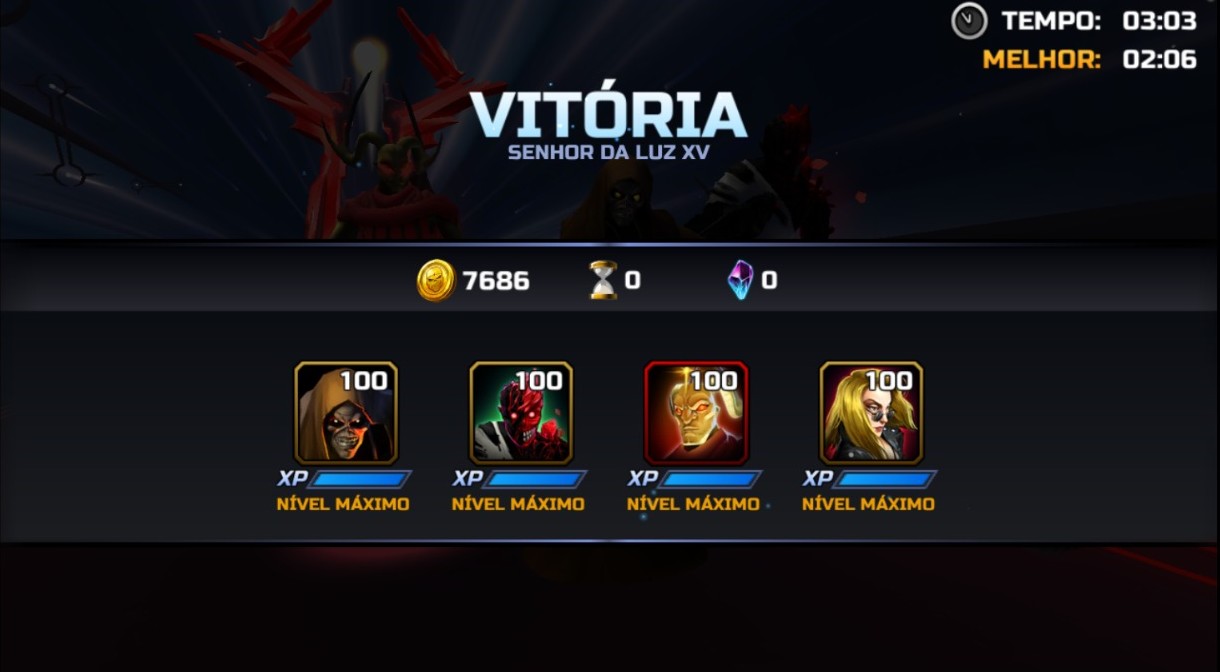
Task: Select the golden-faced character in the red frame
Action: pos(696,413)
